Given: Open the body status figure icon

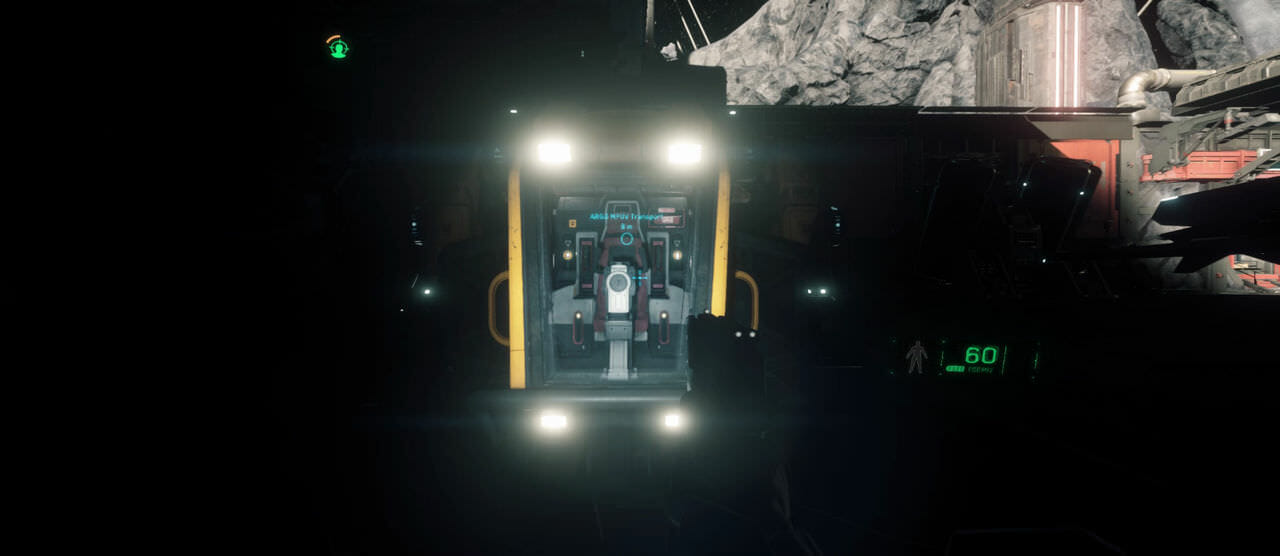Looking at the screenshot, I should 915,357.
